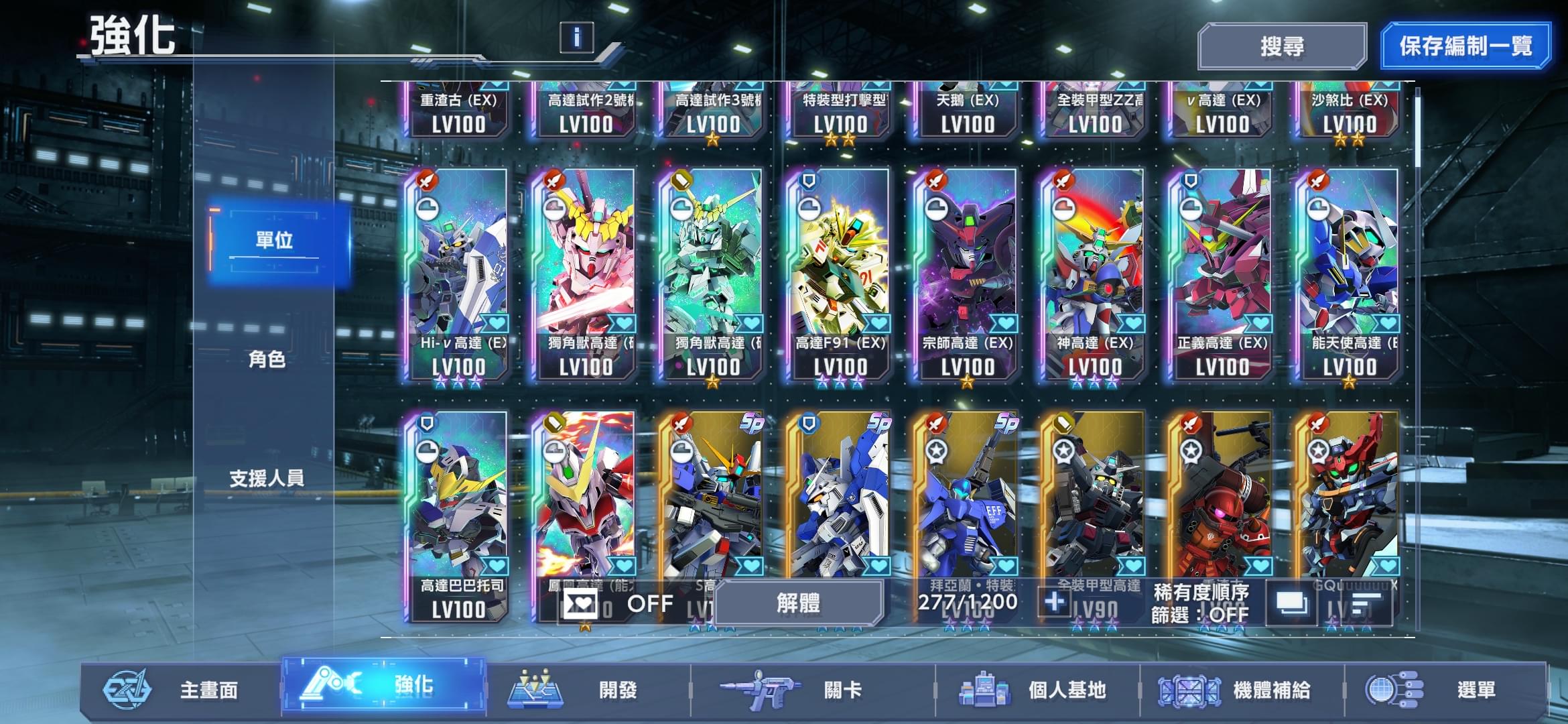Expand the plus button under 全裝甲型高達 card
Image resolution: width=1568 pixels, height=724 pixels.
(x=1053, y=603)
